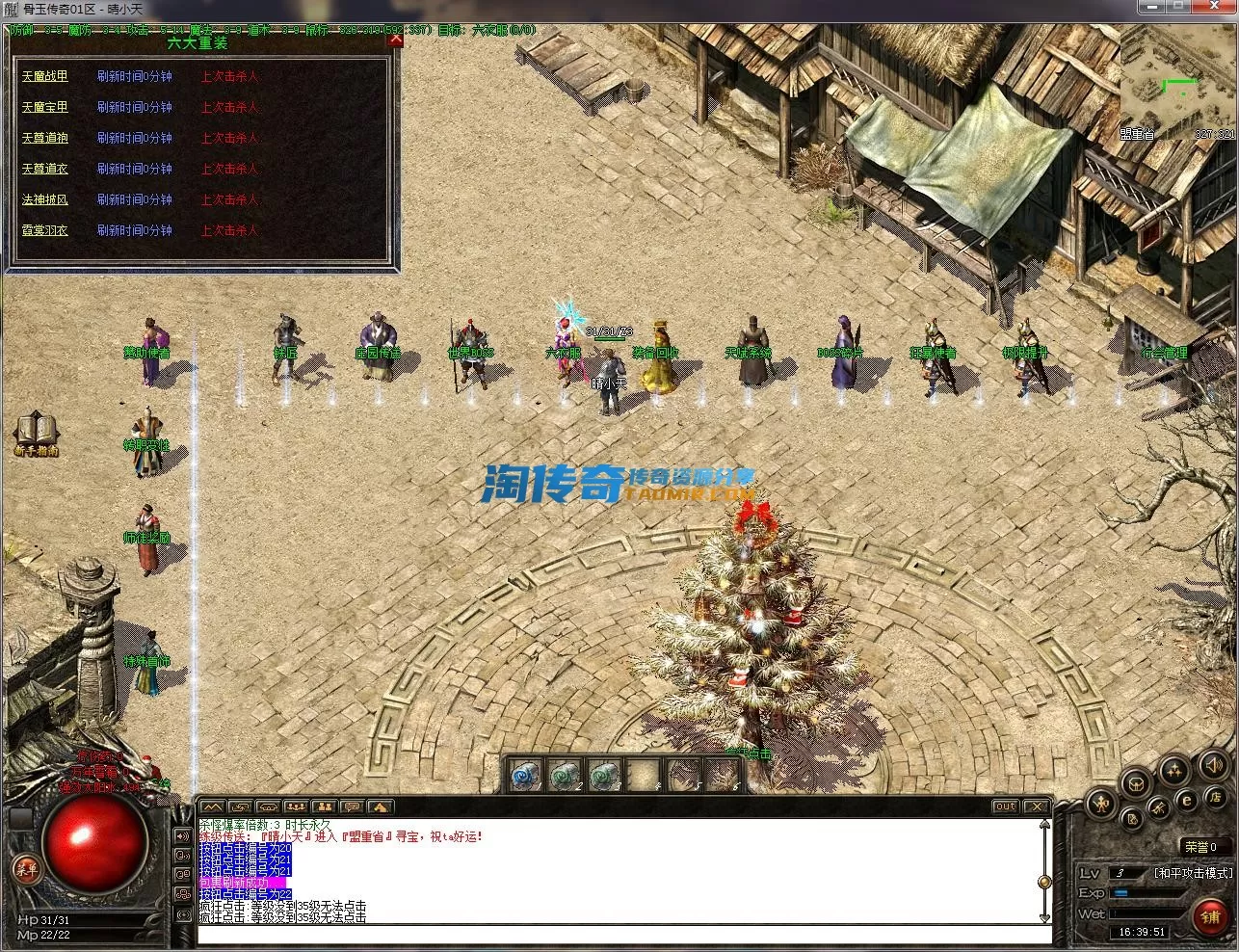Open the bag inventory icon
The height and width of the screenshot is (952, 1239).
[x=1137, y=782]
